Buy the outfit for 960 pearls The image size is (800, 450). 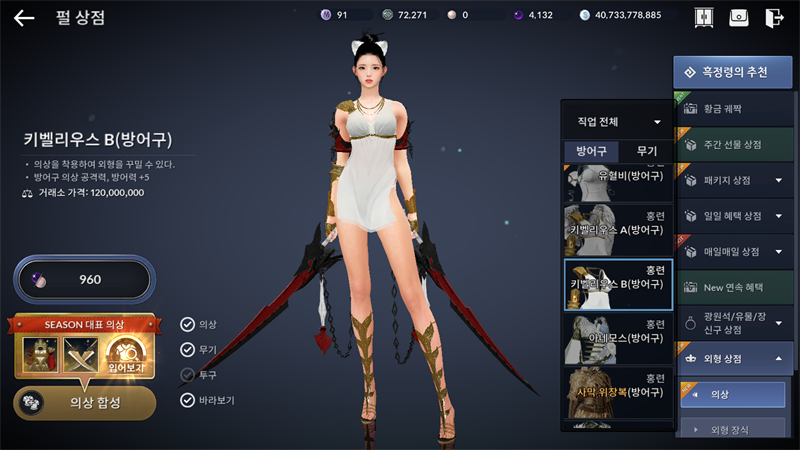(83, 279)
